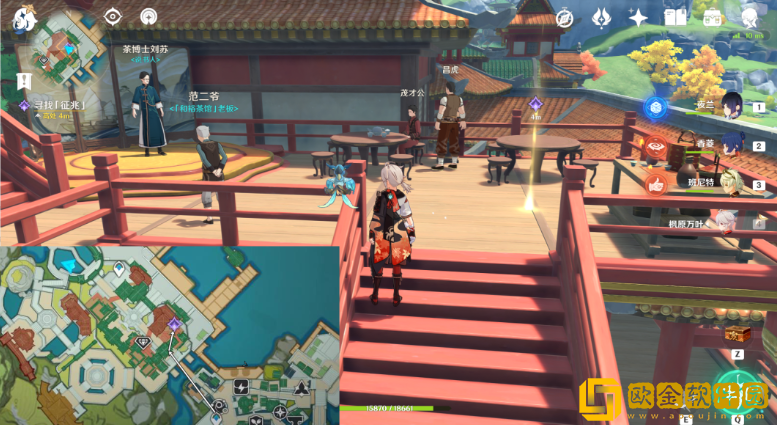Switch to party member 夜兰
Viewport: 777px width, 425px height.
pyautogui.click(x=731, y=106)
